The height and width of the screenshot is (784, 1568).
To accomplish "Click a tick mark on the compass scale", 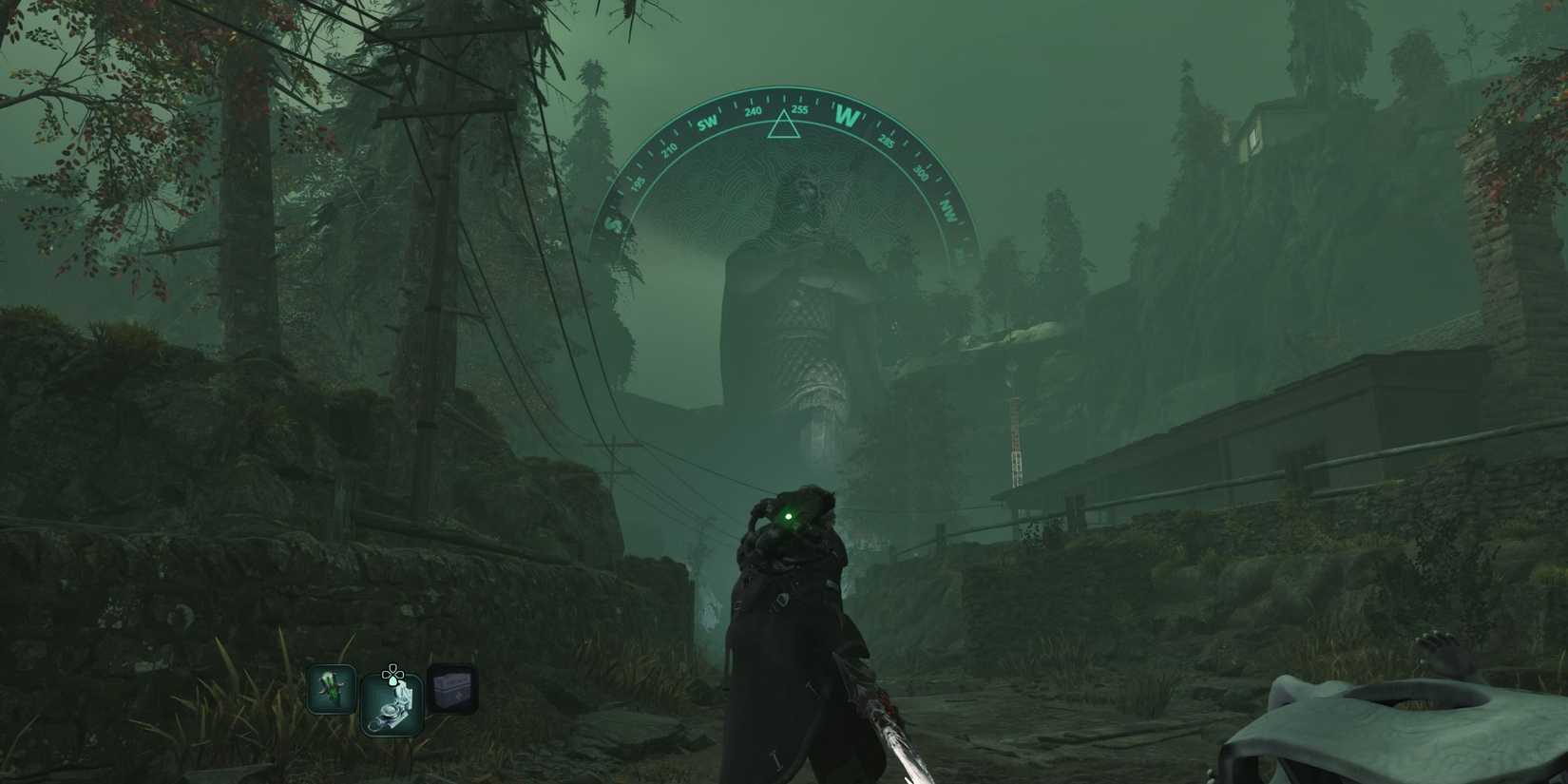I will [768, 100].
